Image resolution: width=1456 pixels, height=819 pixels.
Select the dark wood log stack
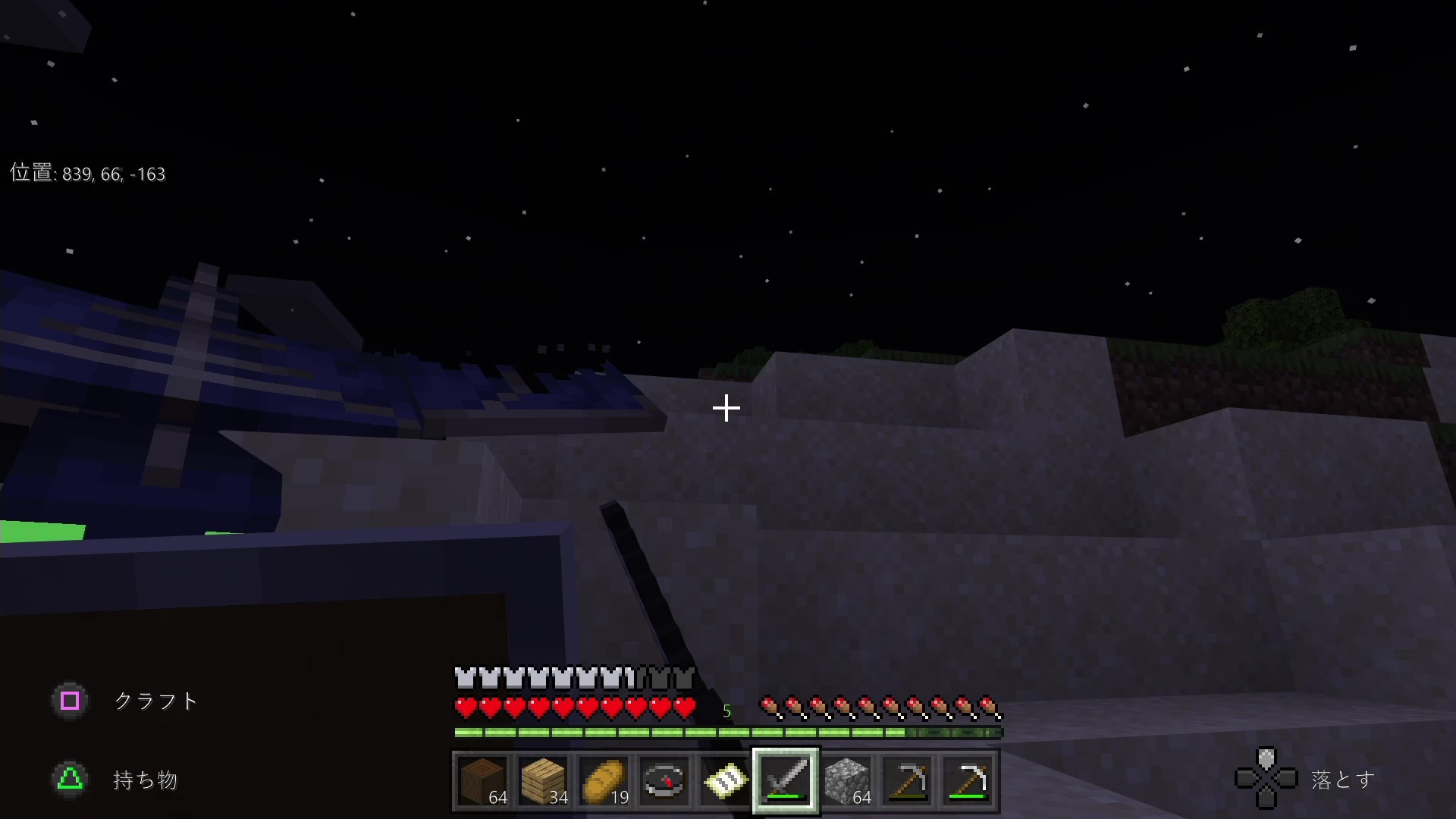point(483,780)
